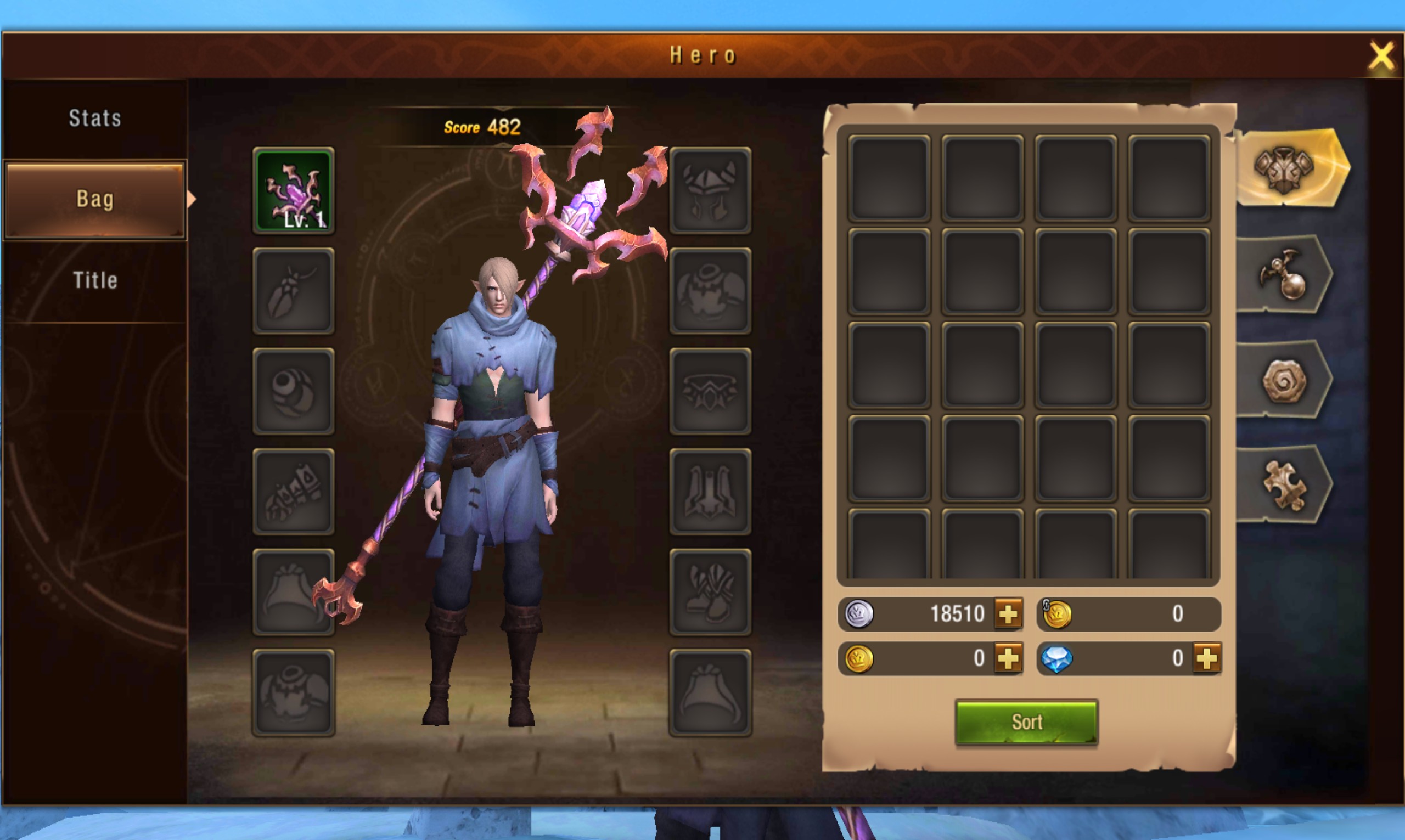This screenshot has height=840, width=1405.
Task: Close the Hero window
Action: [1381, 56]
